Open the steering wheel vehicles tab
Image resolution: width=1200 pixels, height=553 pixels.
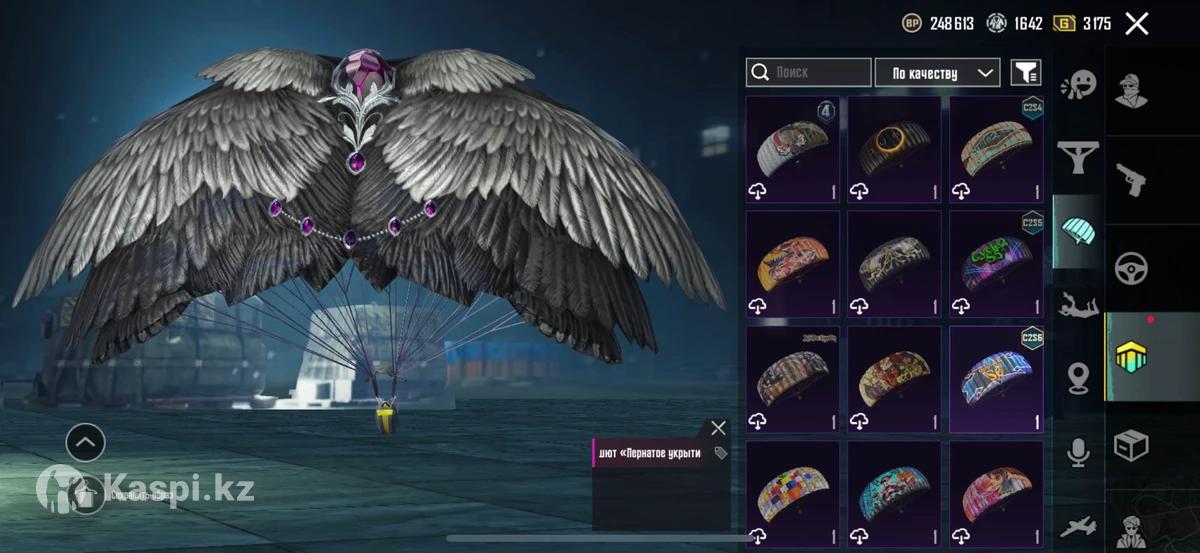point(1132,268)
